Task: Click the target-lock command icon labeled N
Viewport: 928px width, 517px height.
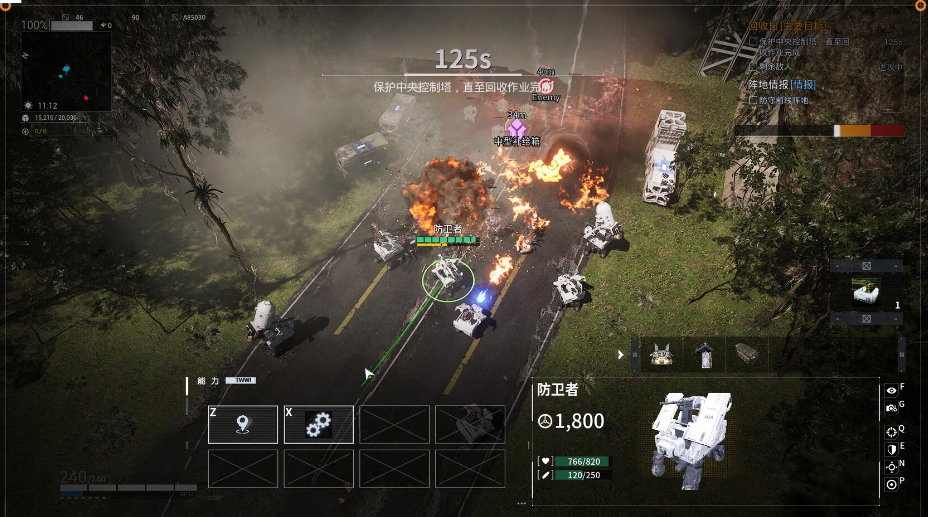Action: click(891, 467)
